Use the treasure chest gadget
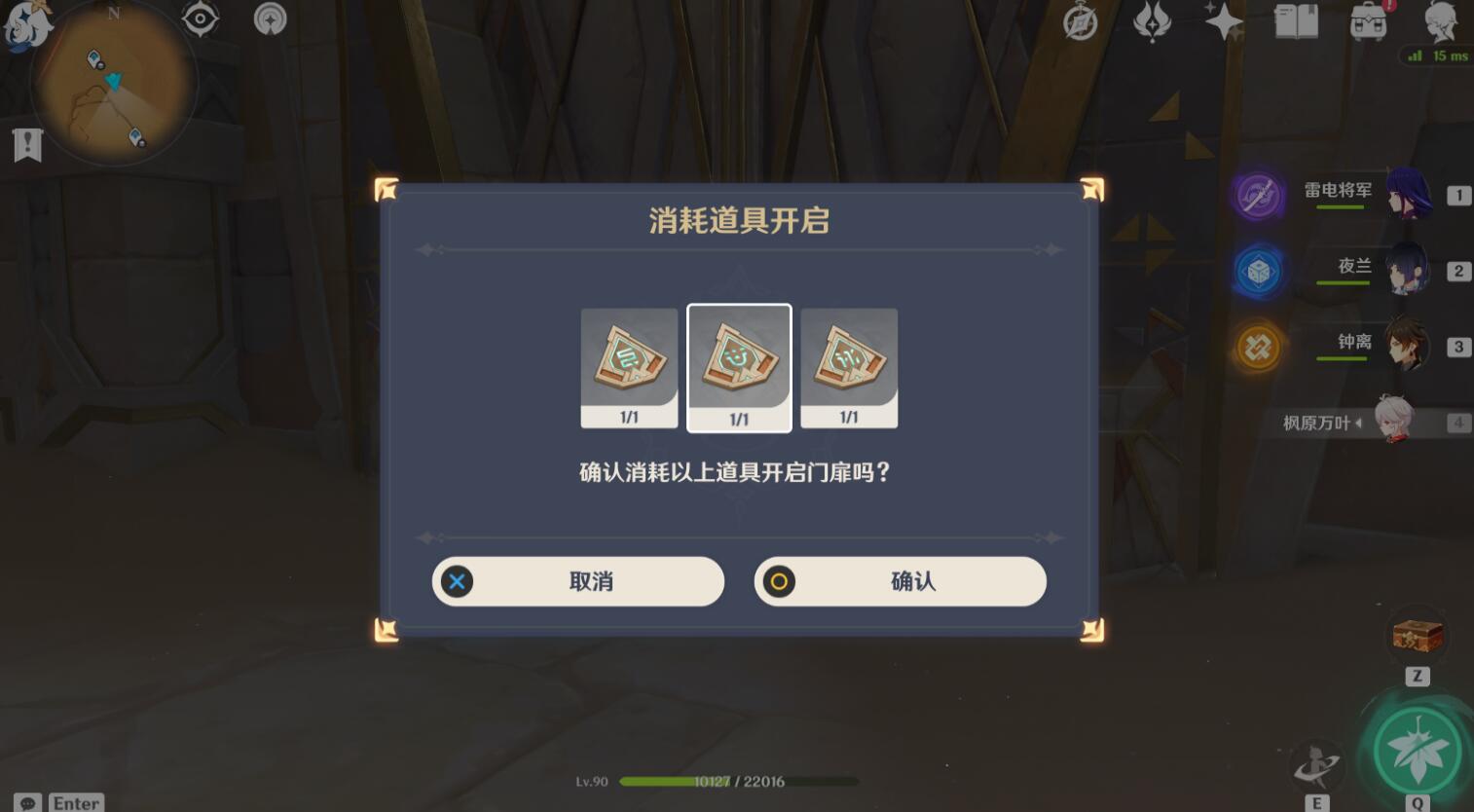 1417,637
